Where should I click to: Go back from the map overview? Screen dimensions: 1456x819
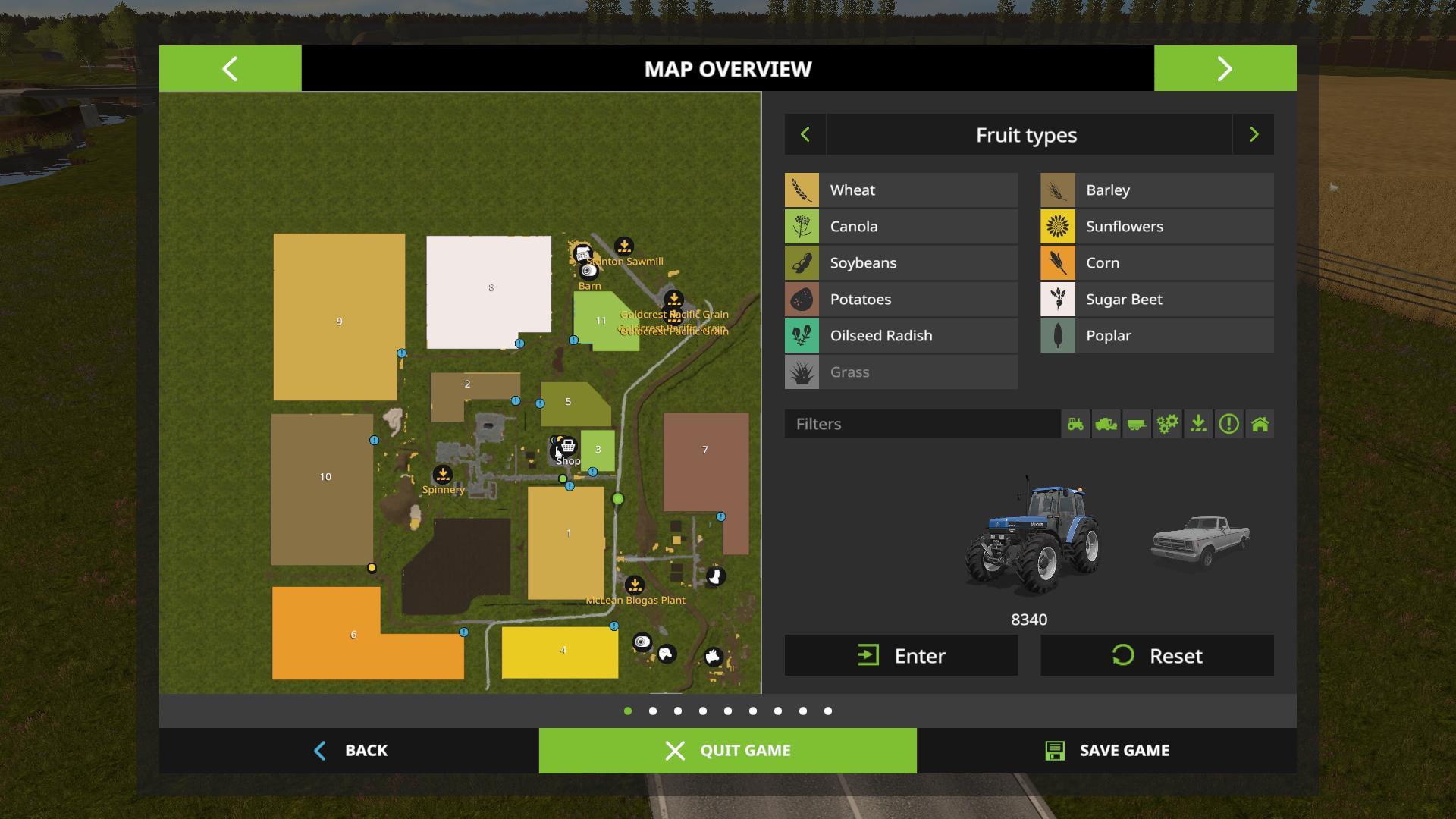(350, 751)
